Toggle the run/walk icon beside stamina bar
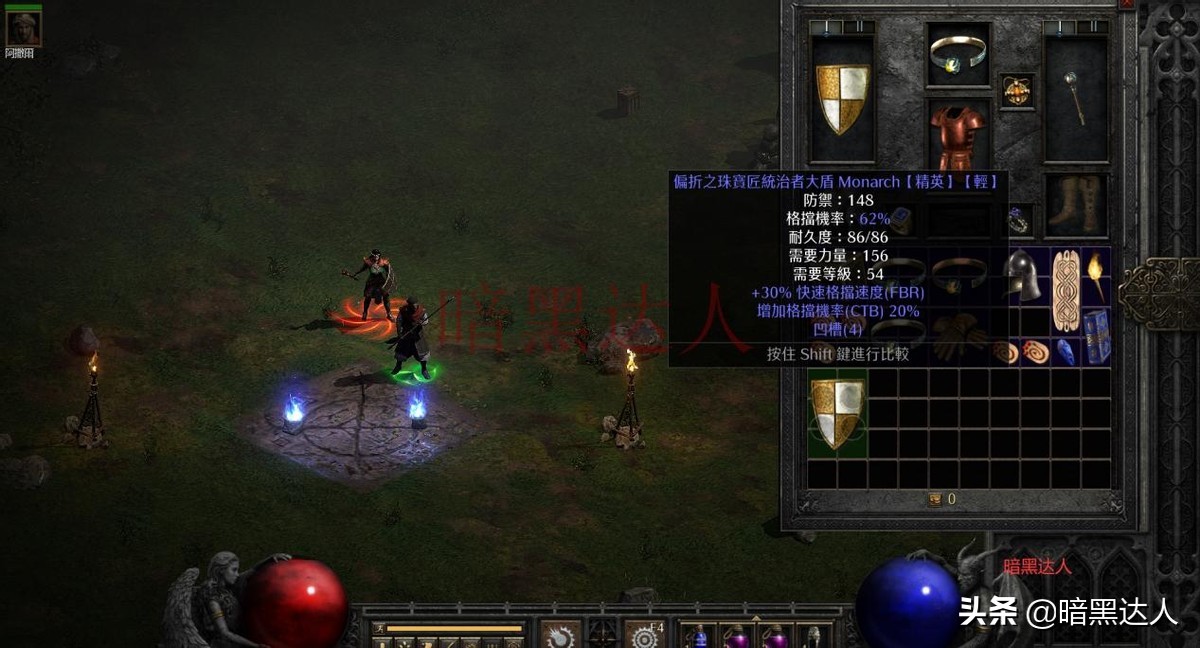Image resolution: width=1200 pixels, height=648 pixels. [x=378, y=629]
